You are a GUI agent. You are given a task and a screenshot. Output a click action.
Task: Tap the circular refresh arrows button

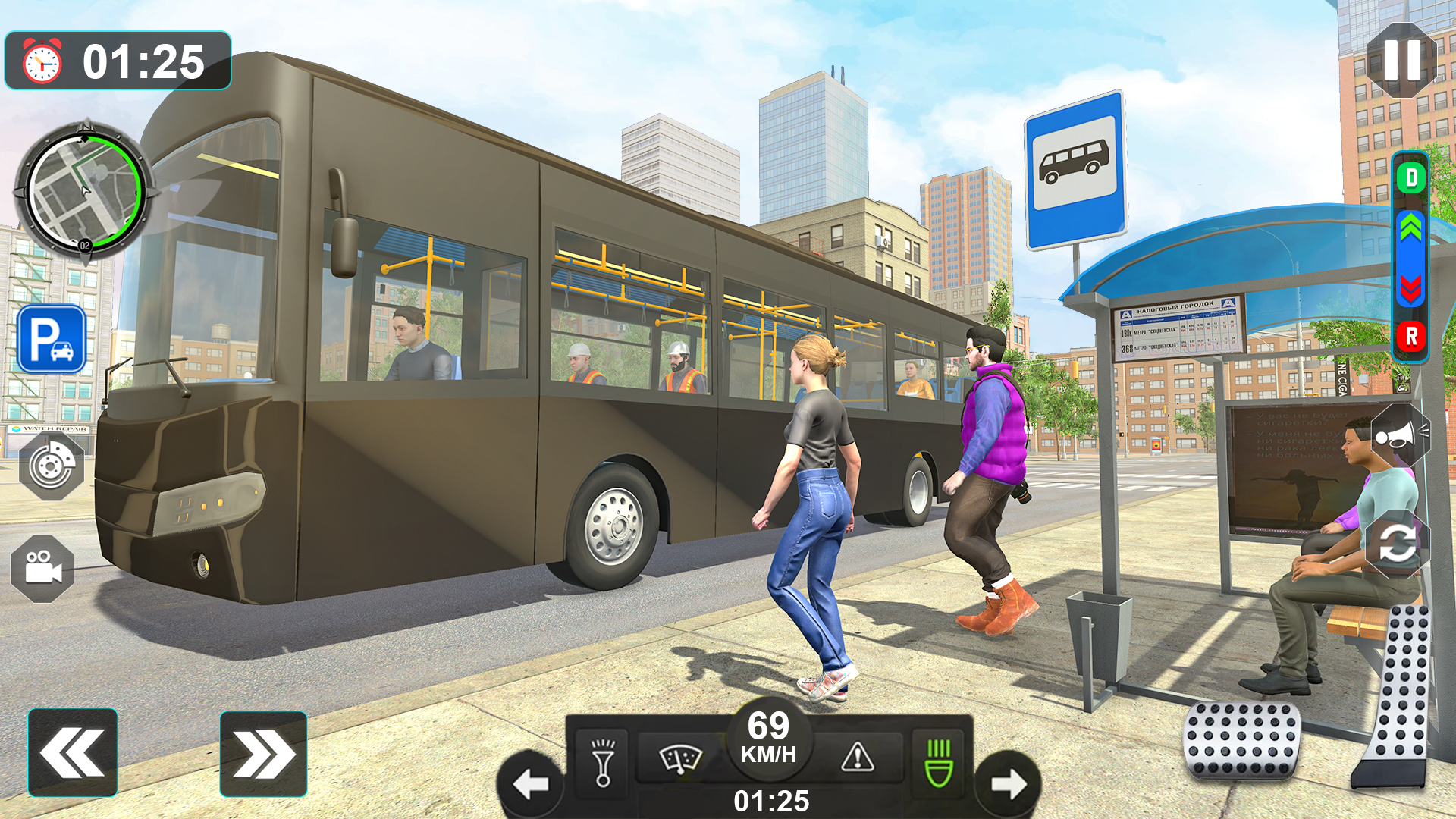point(1397,543)
